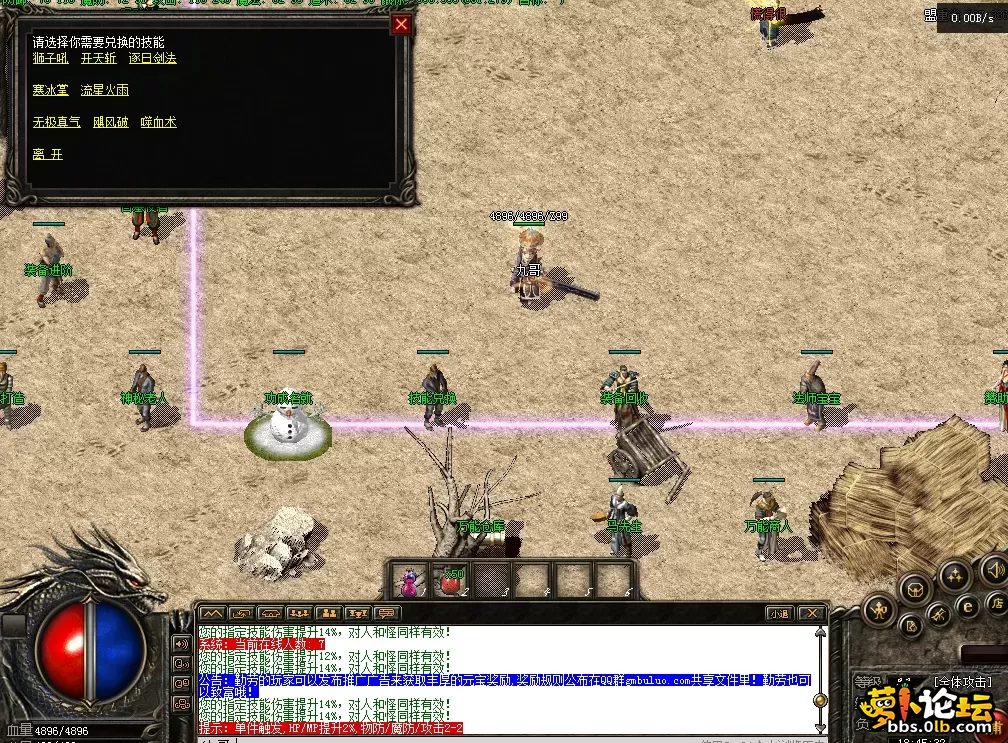Image resolution: width=1008 pixels, height=743 pixels.
Task: Pick the 无极真气 skill
Action: (x=56, y=122)
